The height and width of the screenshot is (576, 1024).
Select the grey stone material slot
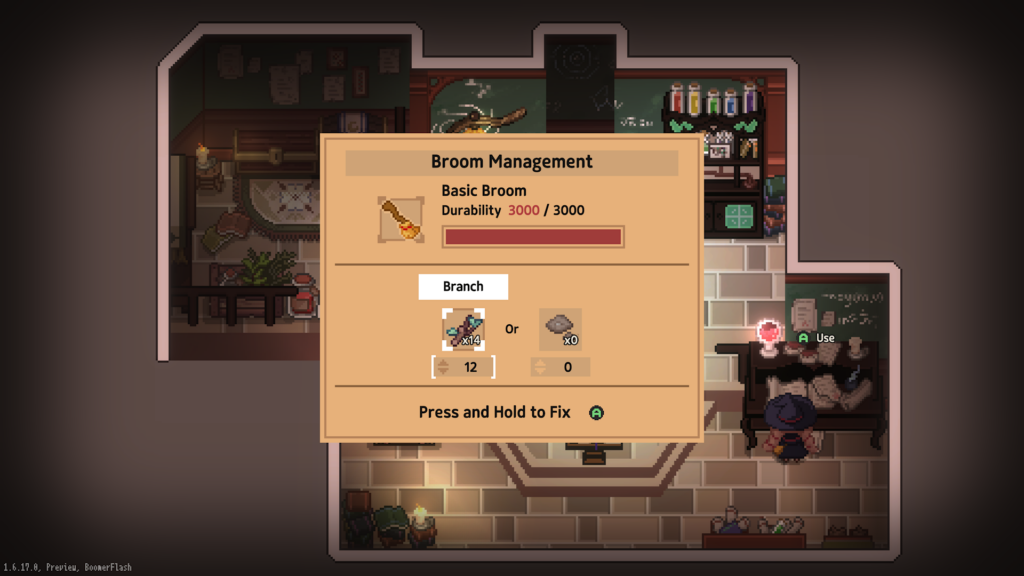(560, 329)
